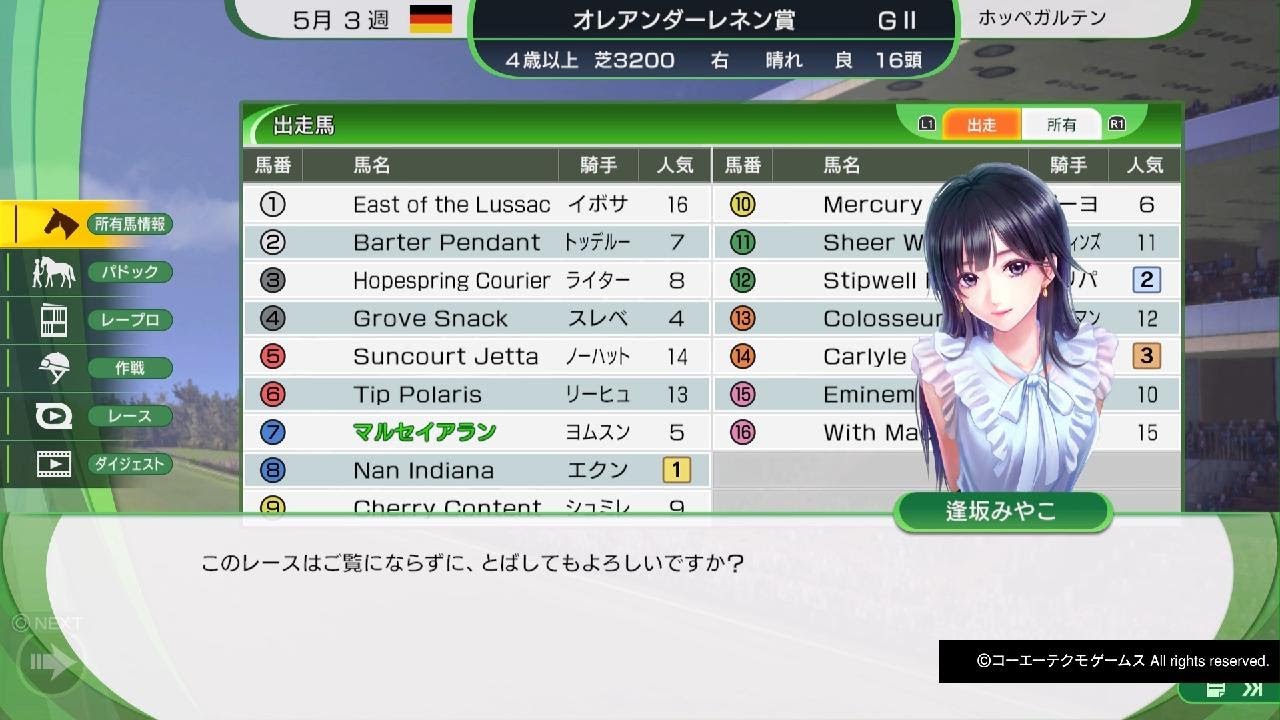
Task: Click the fast-forward skip icon bottom right
Action: (1251, 690)
